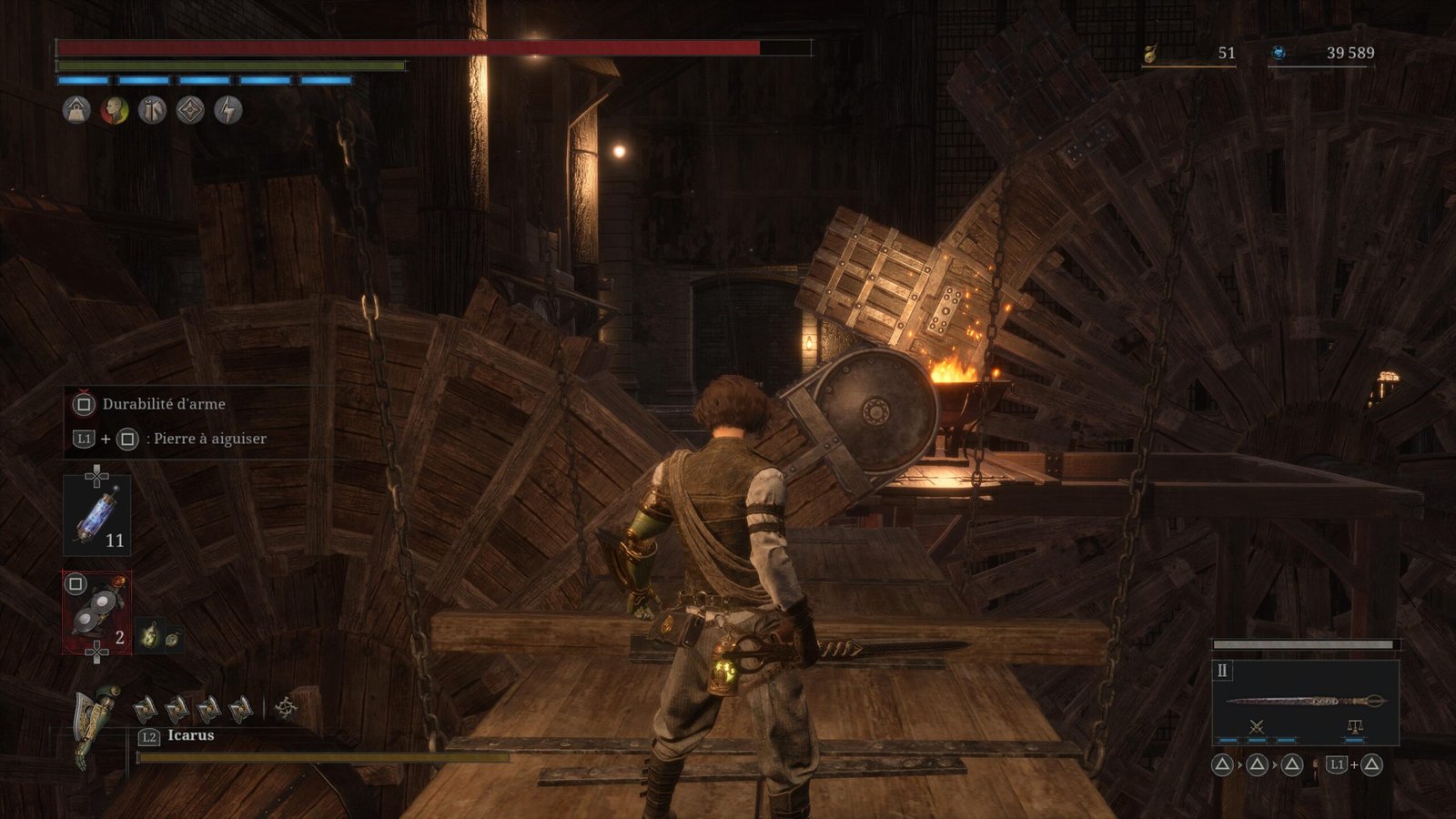This screenshot has width=1456, height=819.
Task: Click the chess knight status icon
Action: [152, 111]
